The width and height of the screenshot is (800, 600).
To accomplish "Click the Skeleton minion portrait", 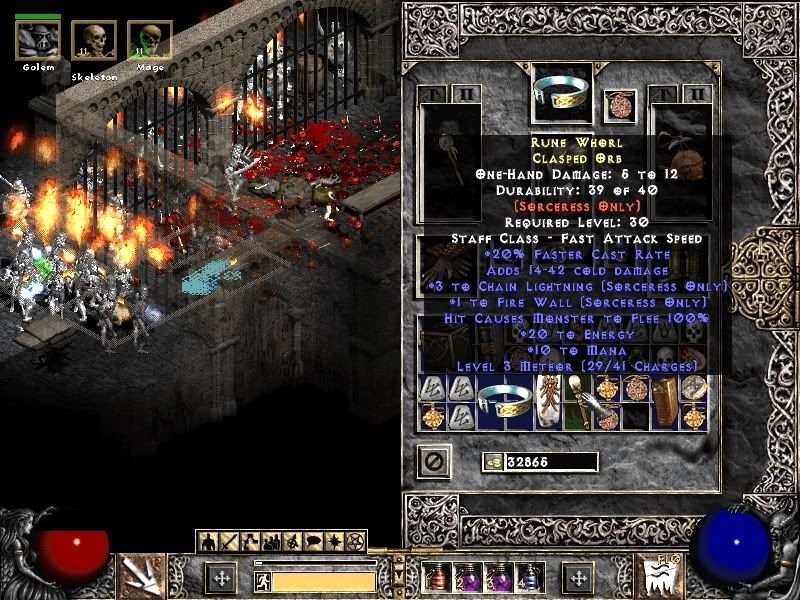I will click(94, 41).
